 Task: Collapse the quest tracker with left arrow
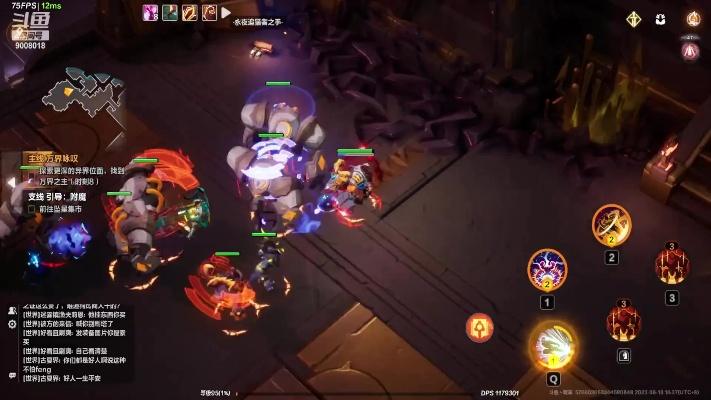click(10, 182)
